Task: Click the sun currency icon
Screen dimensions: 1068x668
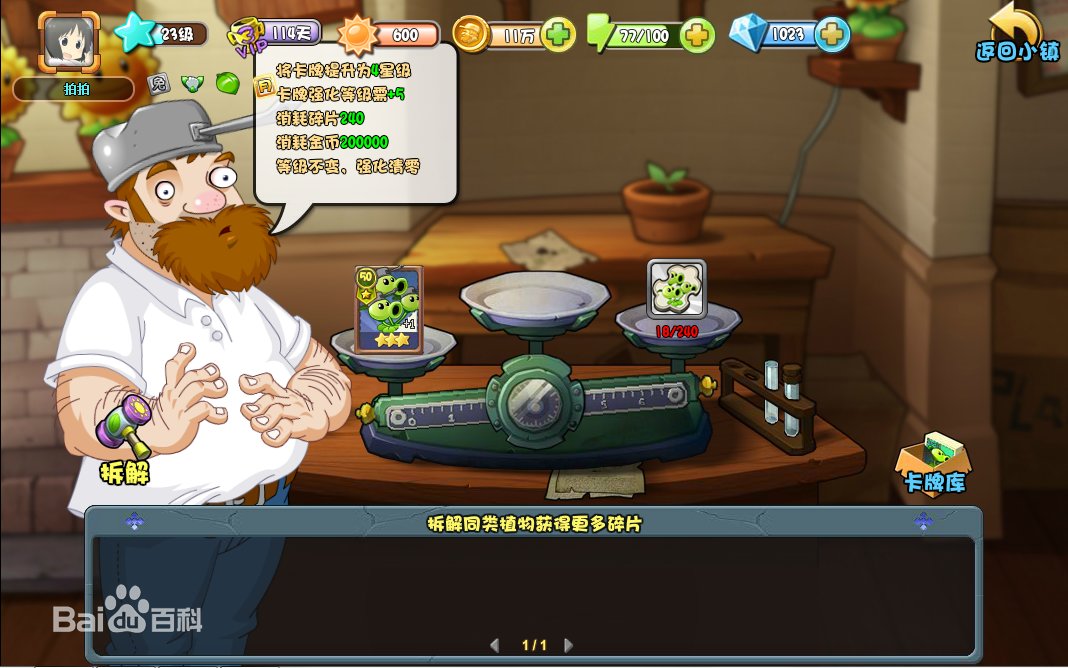Action: tap(357, 36)
